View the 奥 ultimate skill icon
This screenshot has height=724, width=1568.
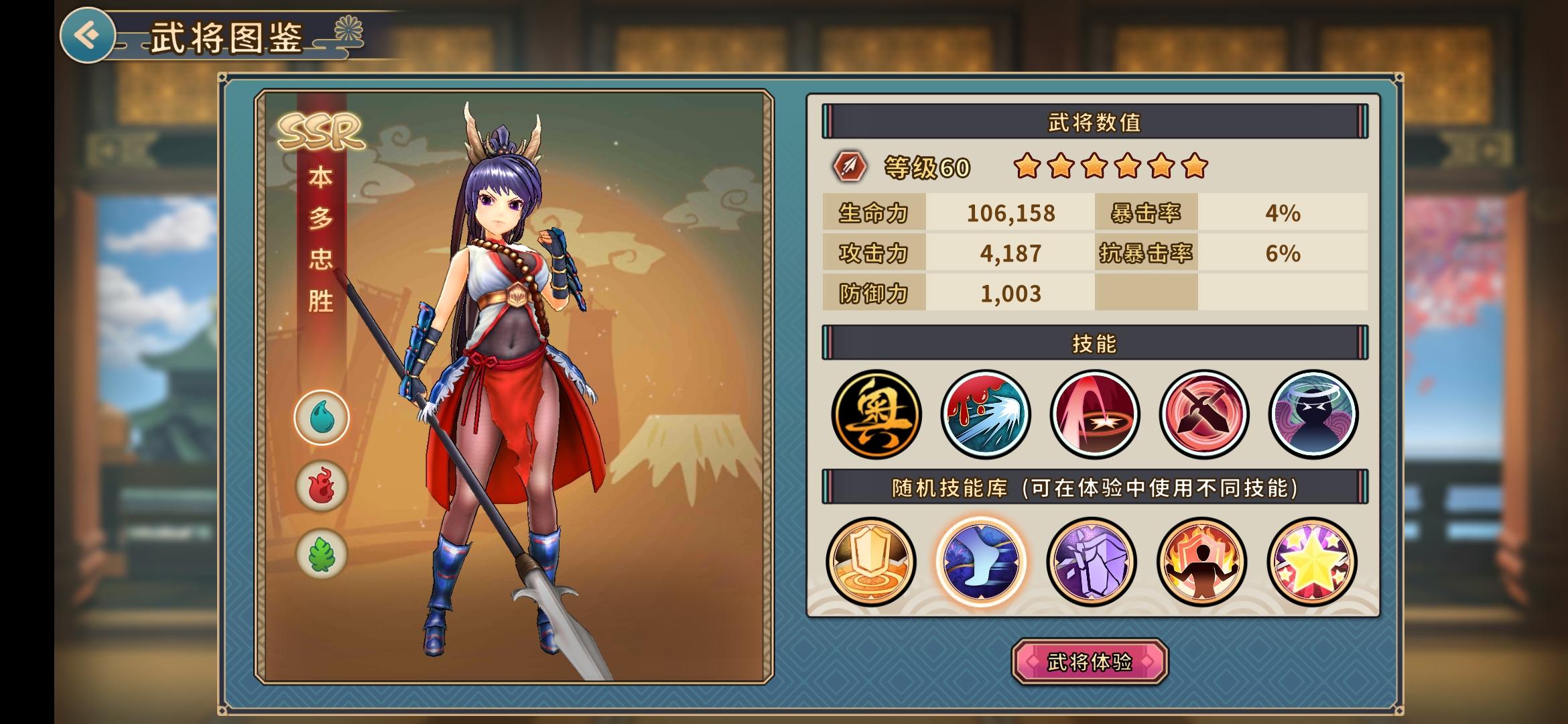(x=876, y=414)
